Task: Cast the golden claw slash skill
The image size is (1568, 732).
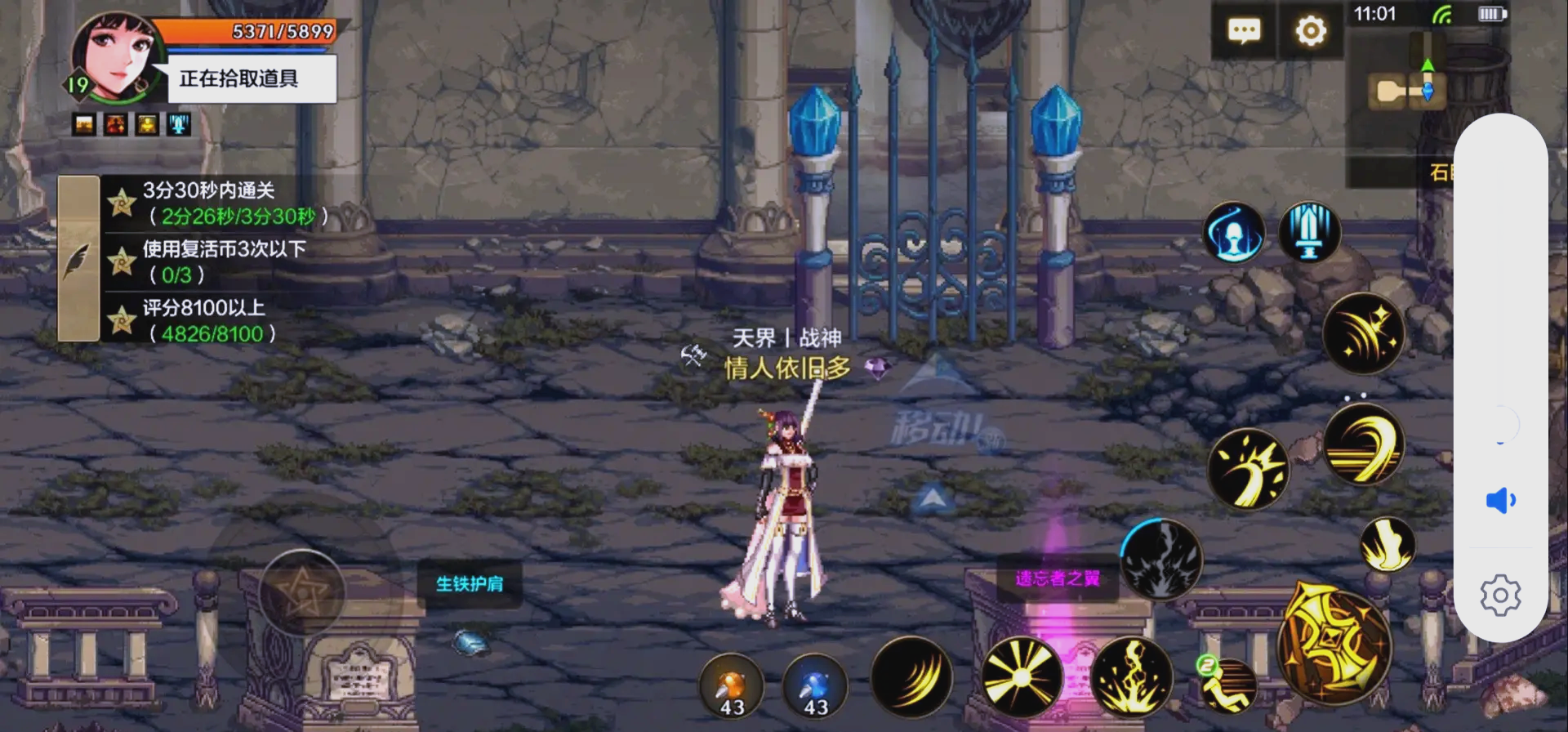Action: pos(911,677)
